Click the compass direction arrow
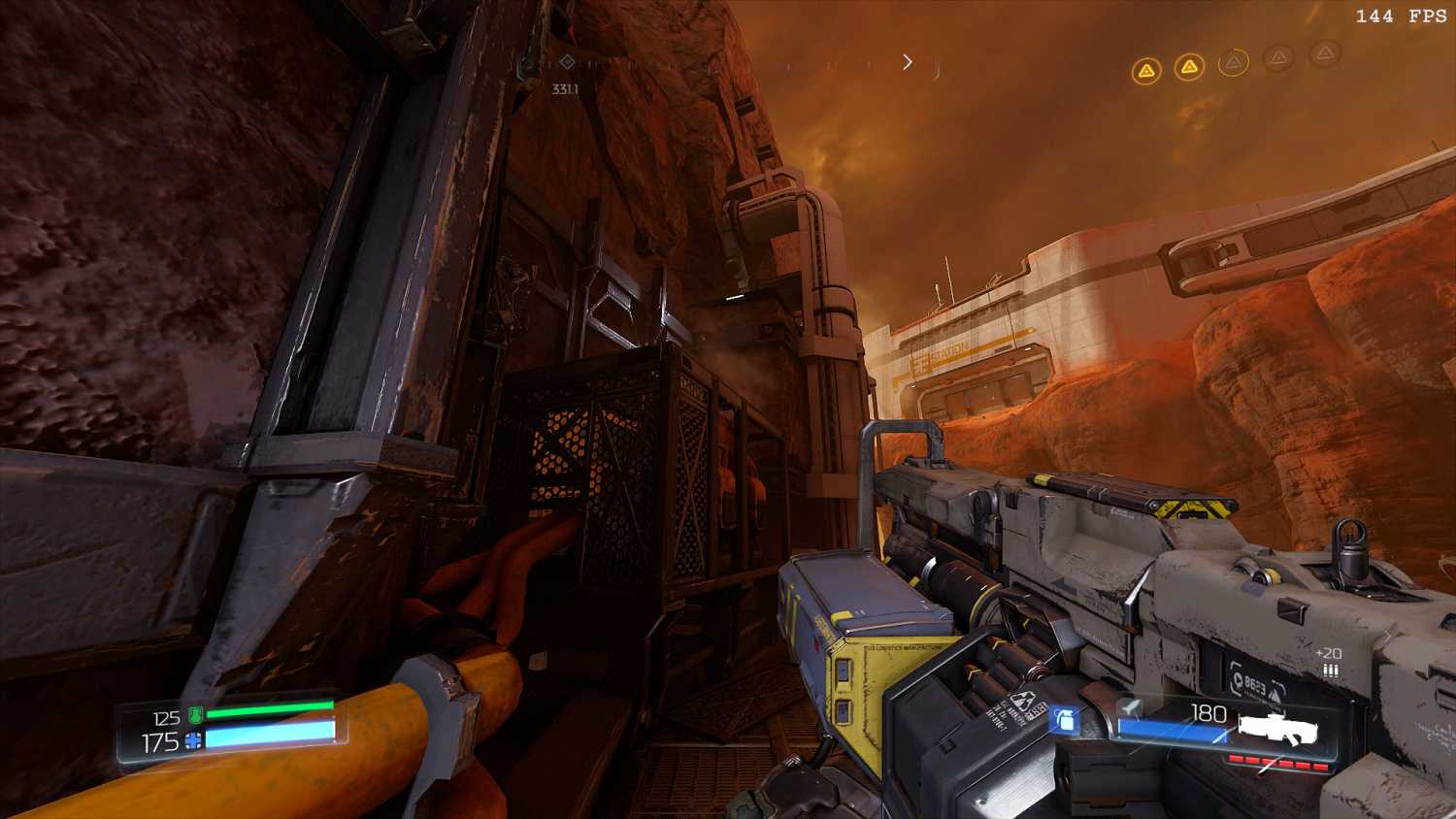 (x=908, y=62)
